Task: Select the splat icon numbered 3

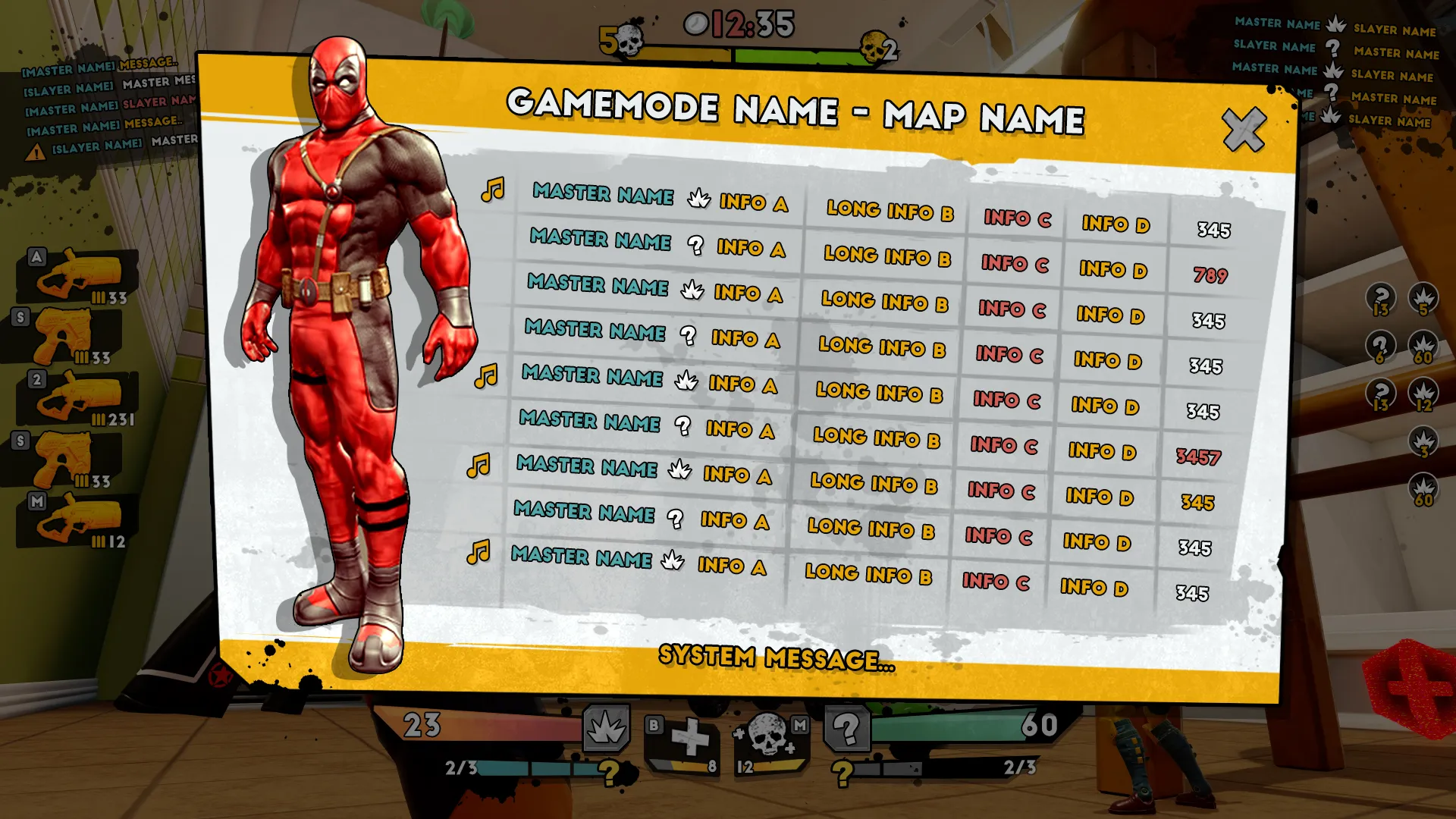Action: pyautogui.click(x=1423, y=442)
